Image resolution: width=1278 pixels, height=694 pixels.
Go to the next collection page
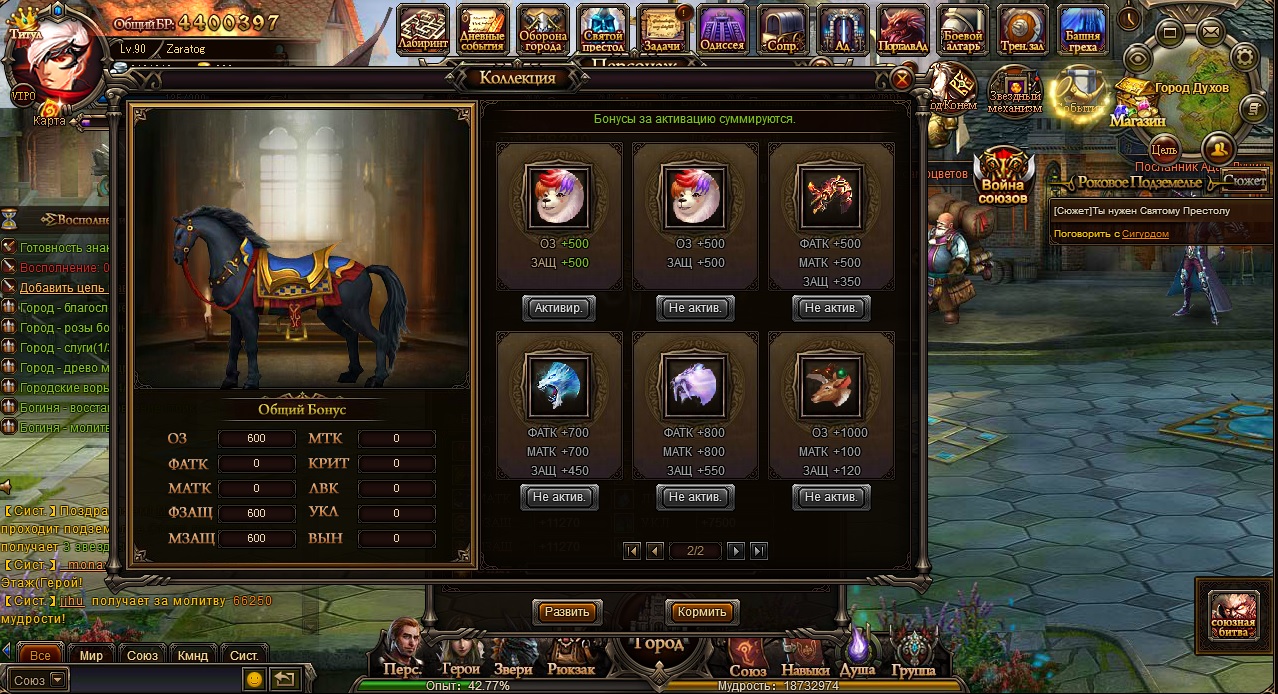point(736,551)
